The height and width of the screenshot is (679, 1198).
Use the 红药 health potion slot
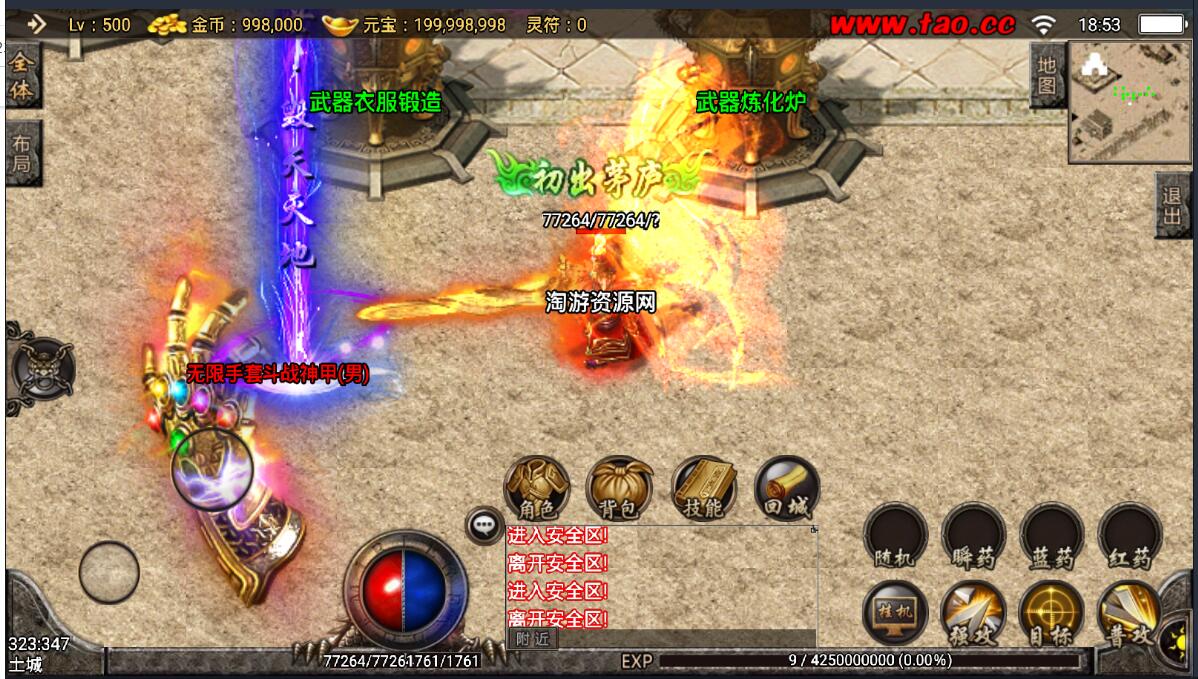pyautogui.click(x=1129, y=535)
